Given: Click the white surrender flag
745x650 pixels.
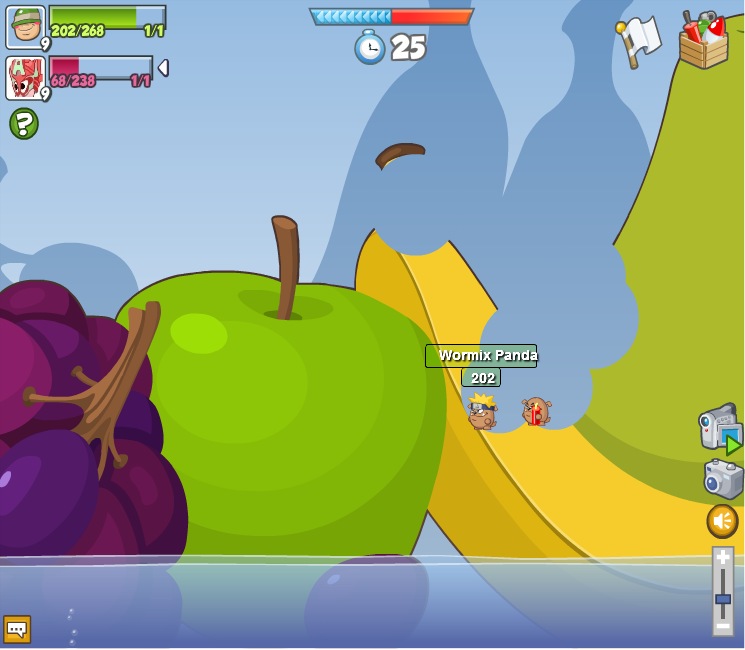Looking at the screenshot, I should [x=638, y=41].
